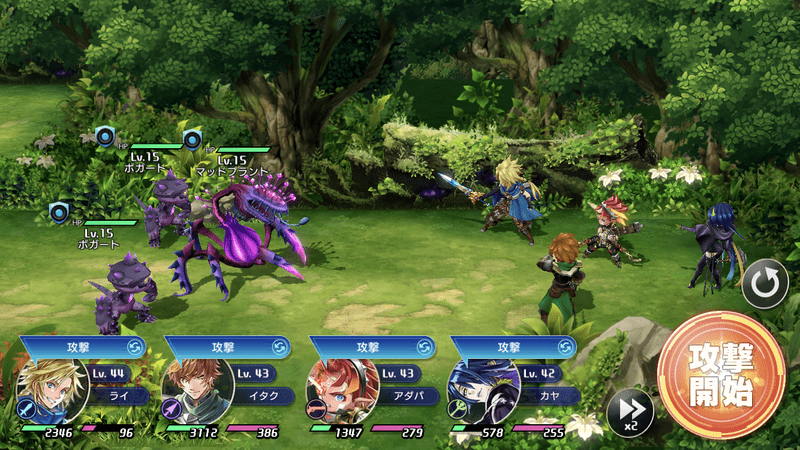Select カヤ's character portrait
800x450 pixels.
(483, 389)
